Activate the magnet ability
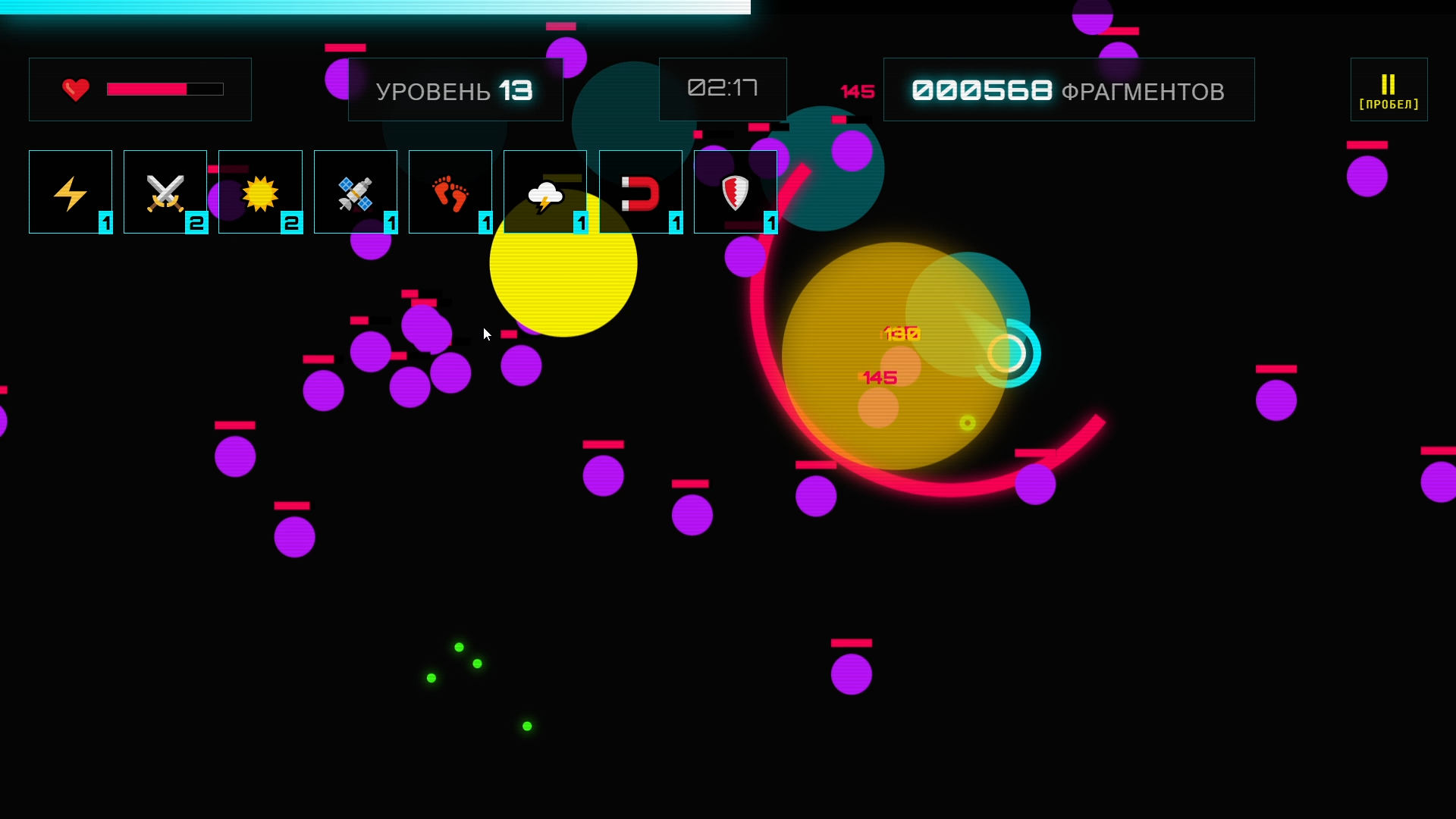 [641, 192]
